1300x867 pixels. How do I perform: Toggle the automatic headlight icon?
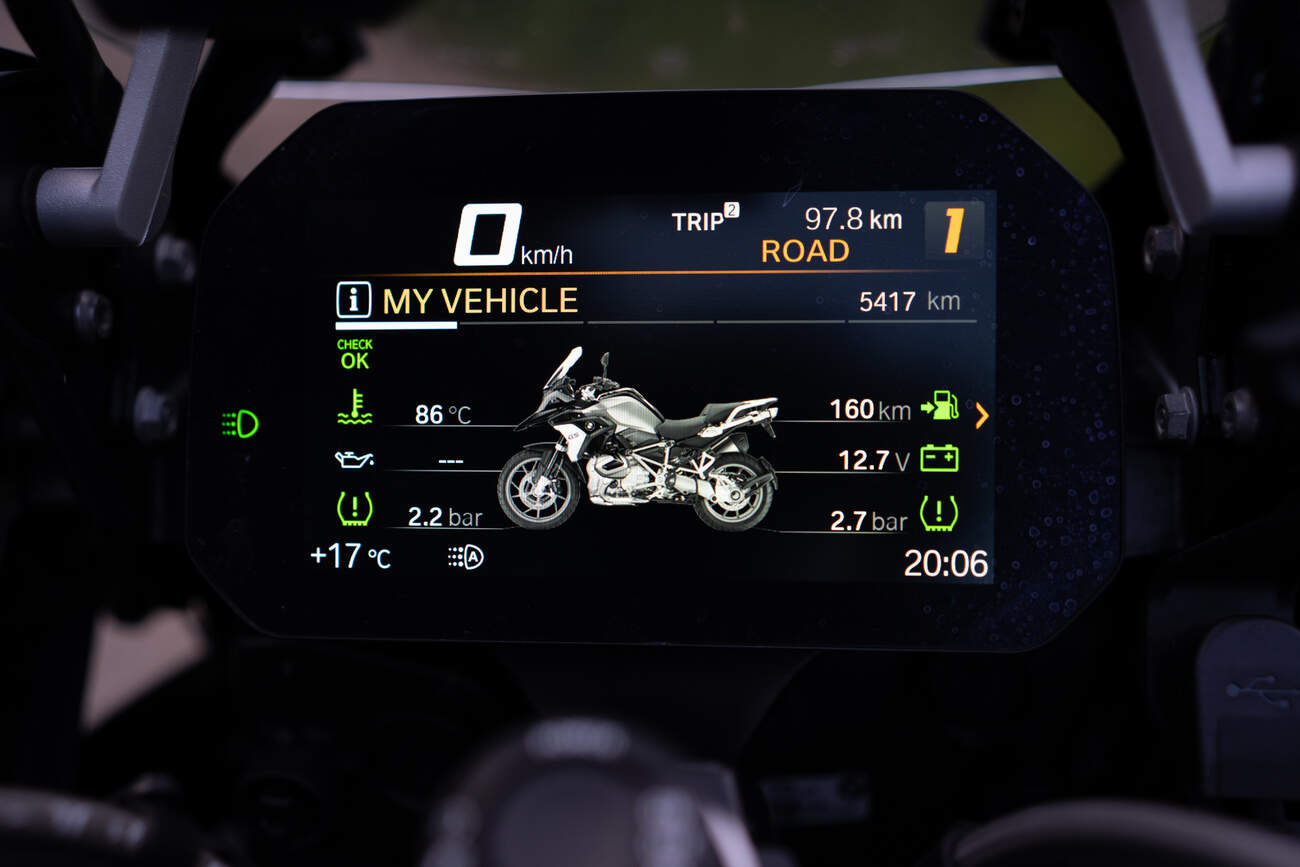pos(465,558)
